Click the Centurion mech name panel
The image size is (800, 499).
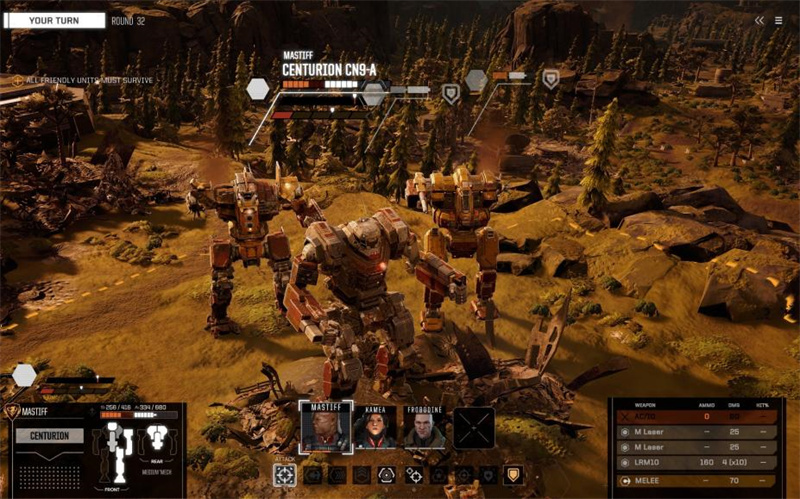[49, 436]
